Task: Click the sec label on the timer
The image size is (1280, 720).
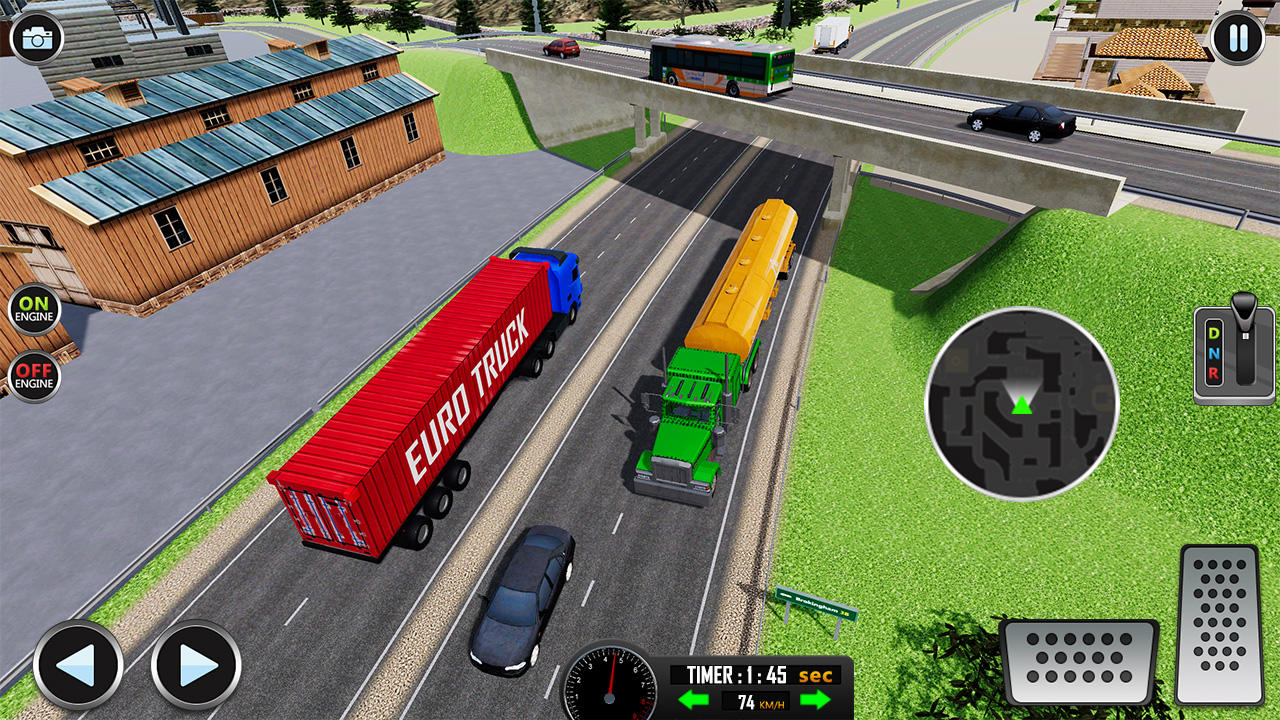Action: pos(818,675)
